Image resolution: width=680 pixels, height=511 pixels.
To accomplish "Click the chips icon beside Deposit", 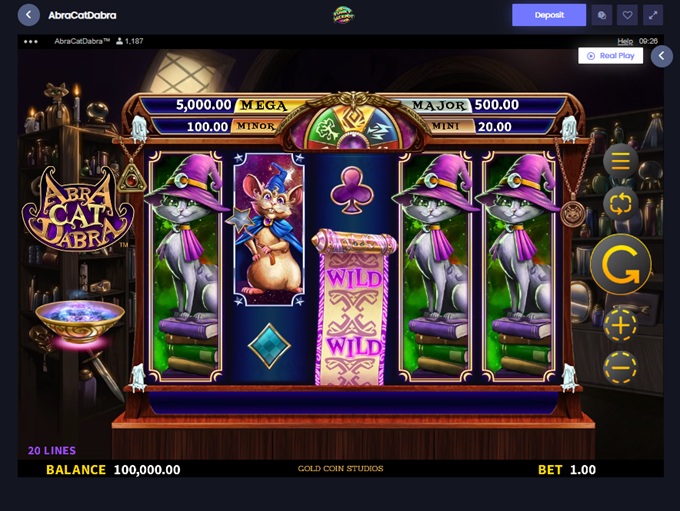I will (601, 15).
